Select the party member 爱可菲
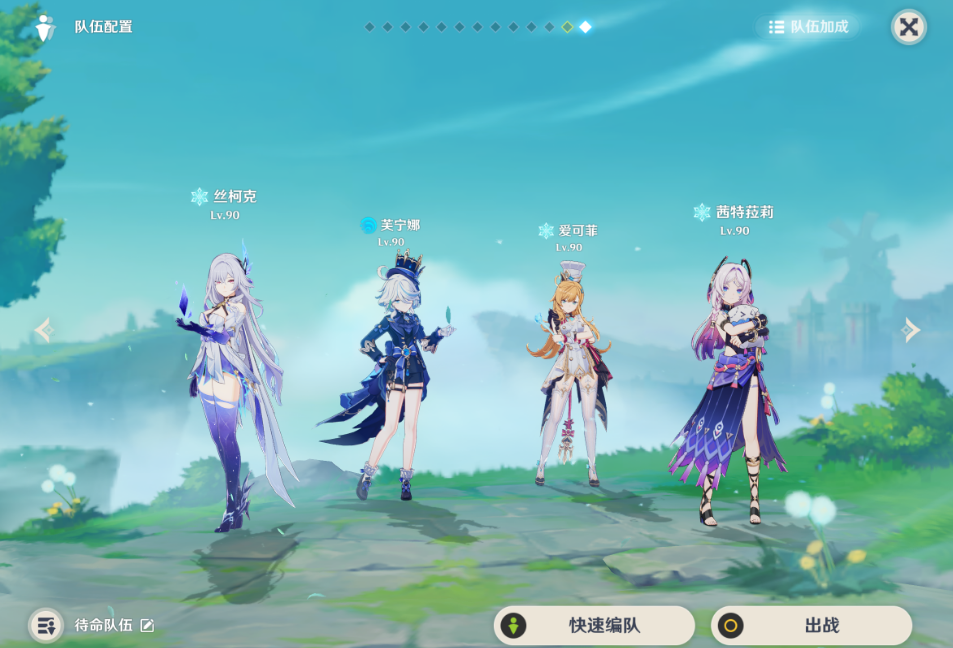Image resolution: width=953 pixels, height=648 pixels. [x=568, y=380]
